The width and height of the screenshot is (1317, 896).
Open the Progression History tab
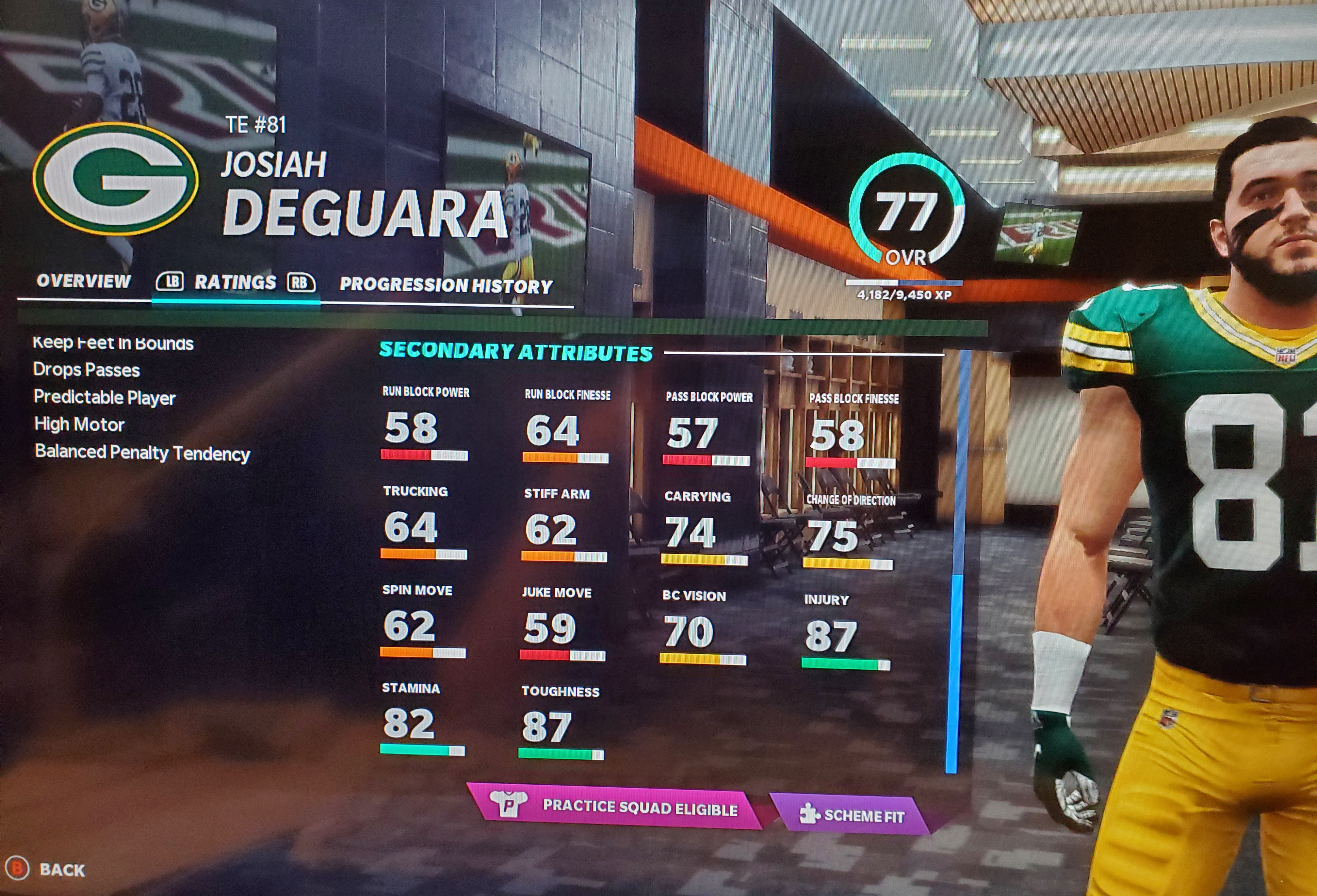446,286
